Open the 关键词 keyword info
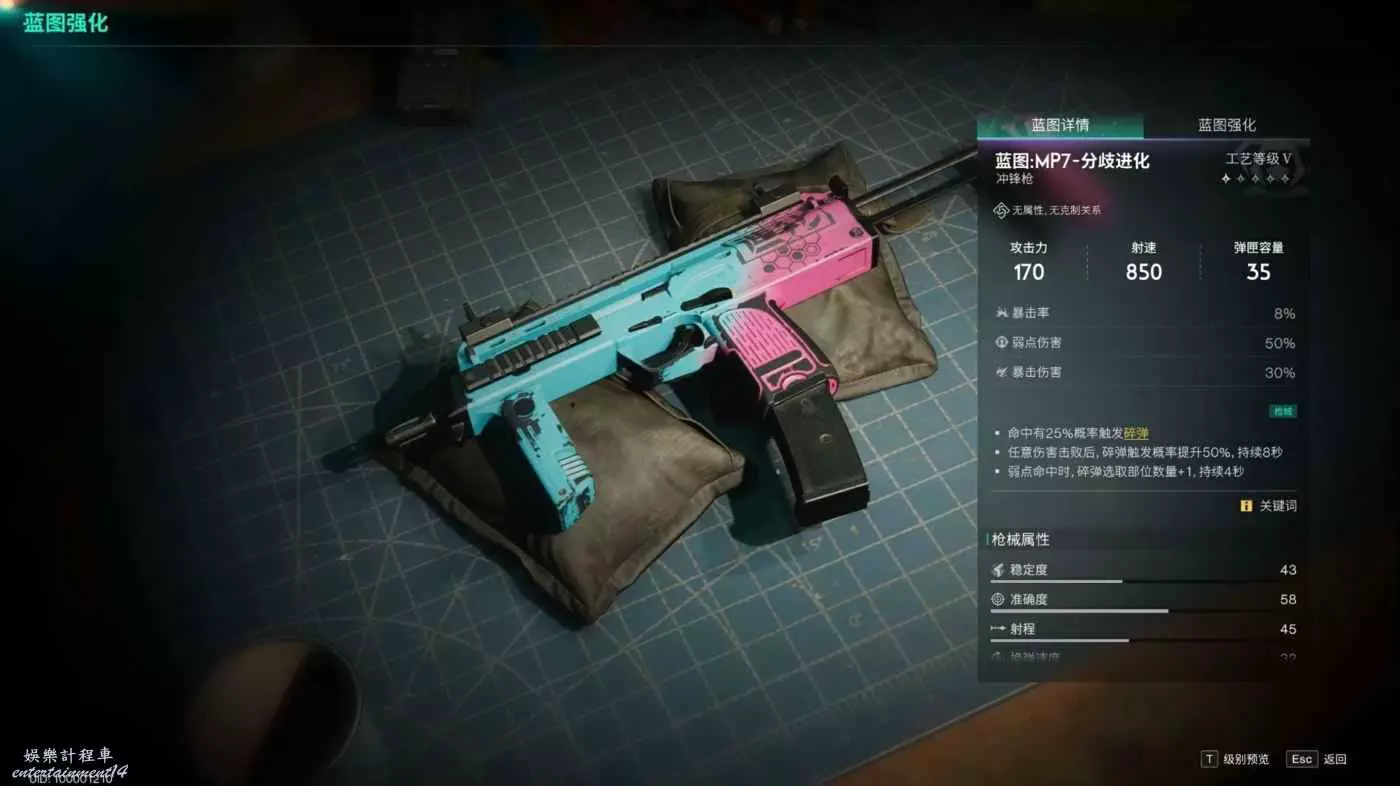 1268,506
